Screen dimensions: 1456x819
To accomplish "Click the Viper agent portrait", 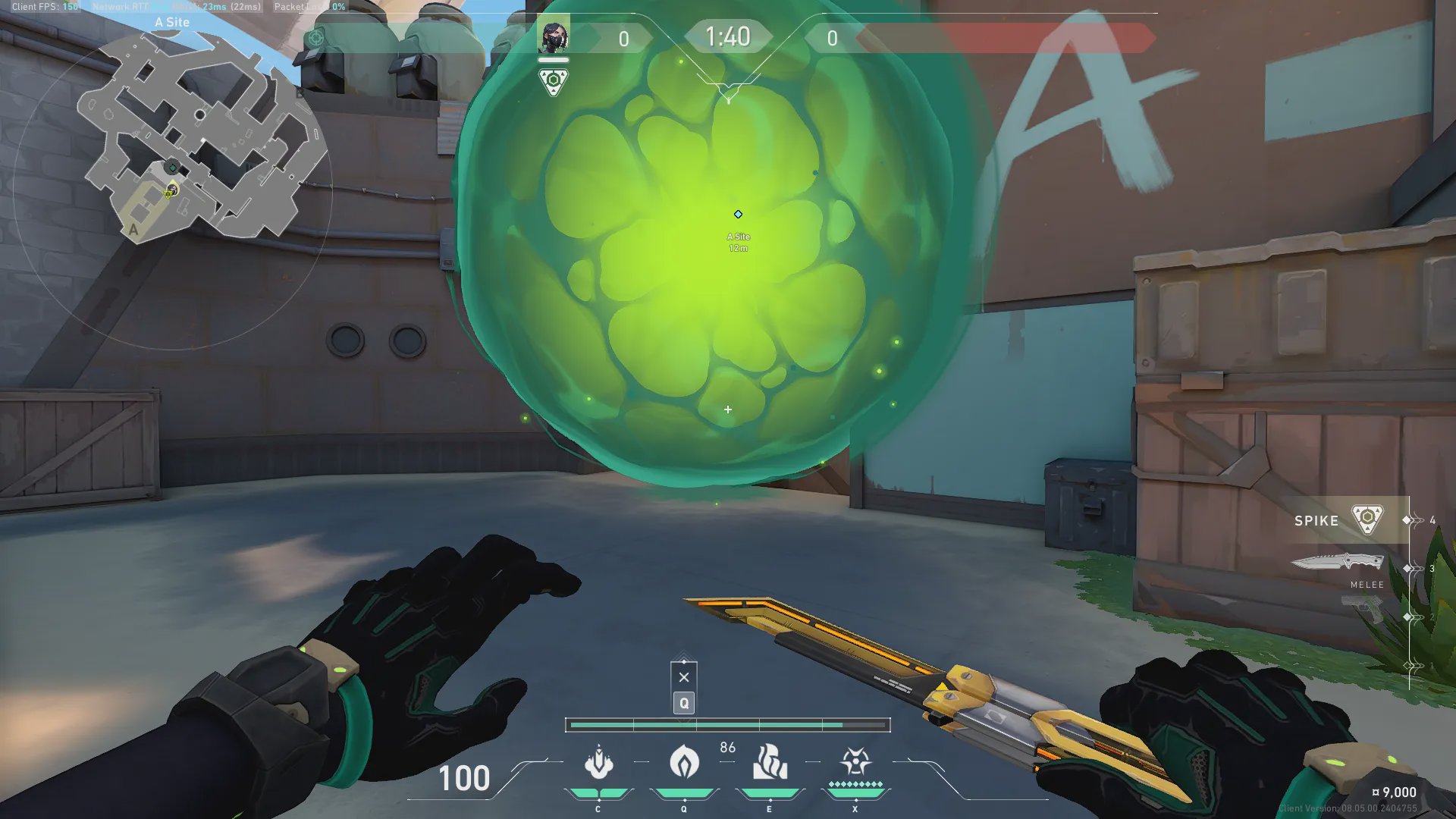I will click(554, 36).
